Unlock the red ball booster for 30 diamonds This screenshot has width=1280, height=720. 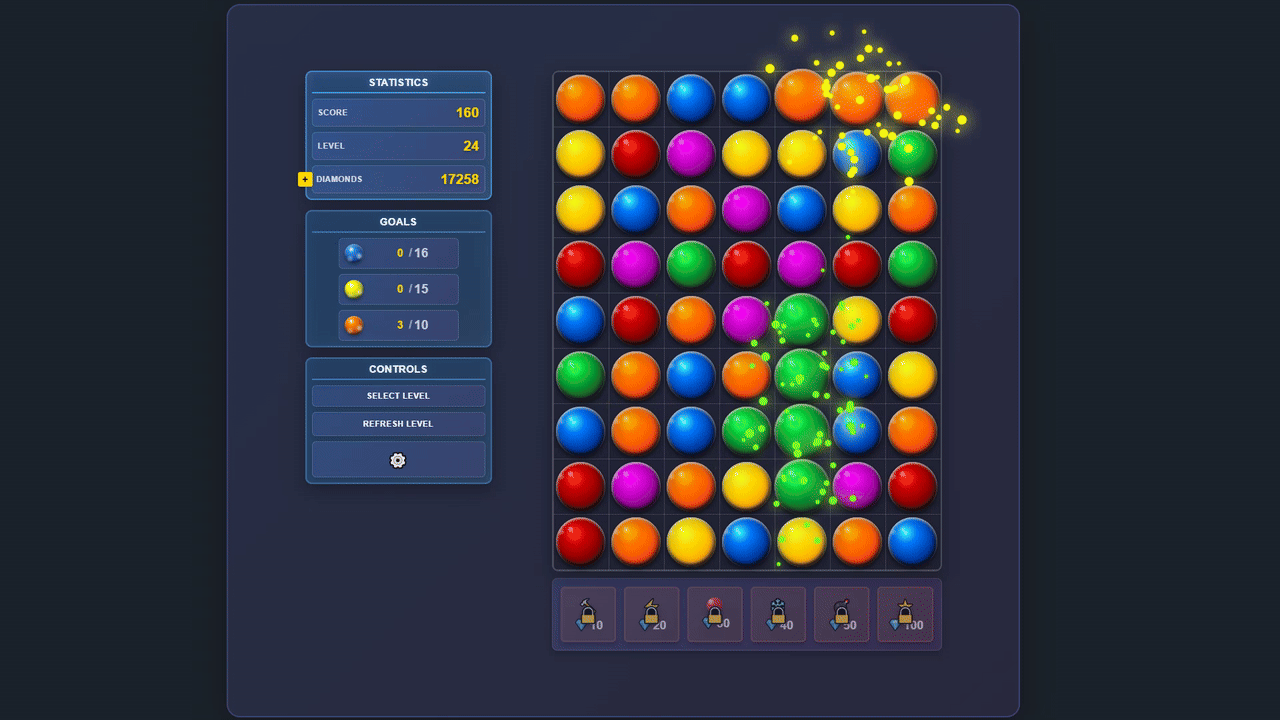click(714, 614)
